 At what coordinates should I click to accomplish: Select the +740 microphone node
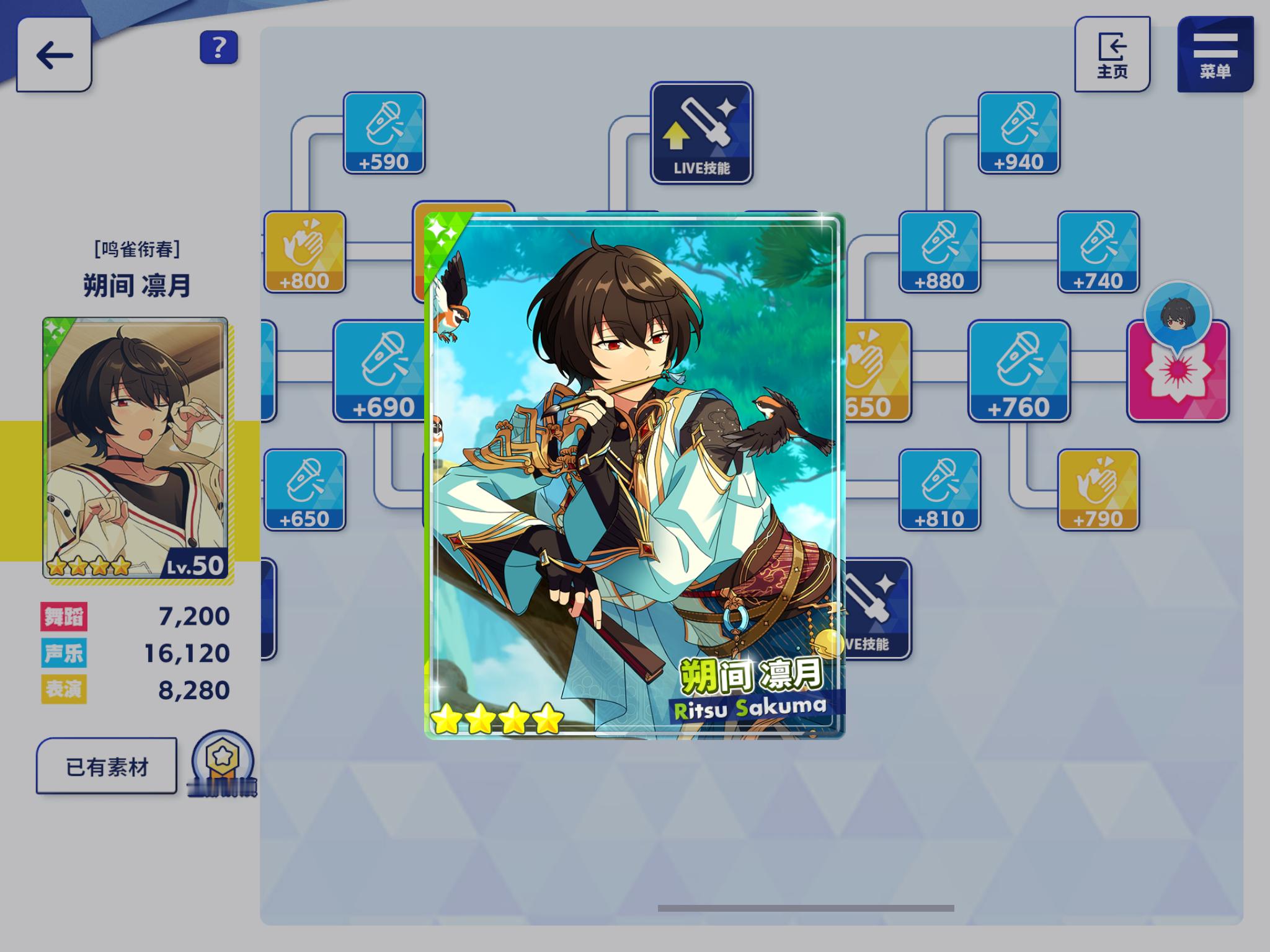point(1098,252)
